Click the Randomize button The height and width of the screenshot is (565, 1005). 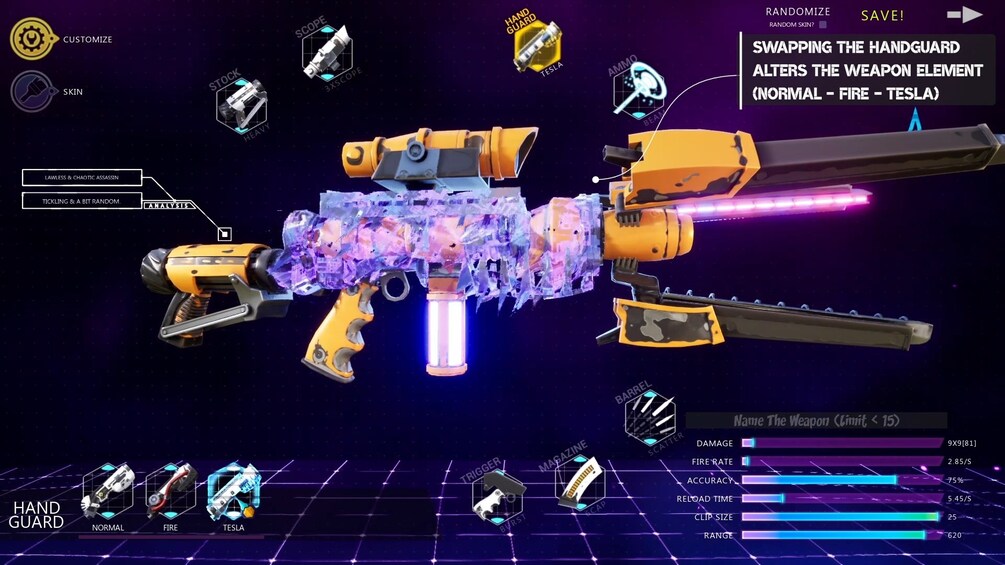click(x=797, y=12)
